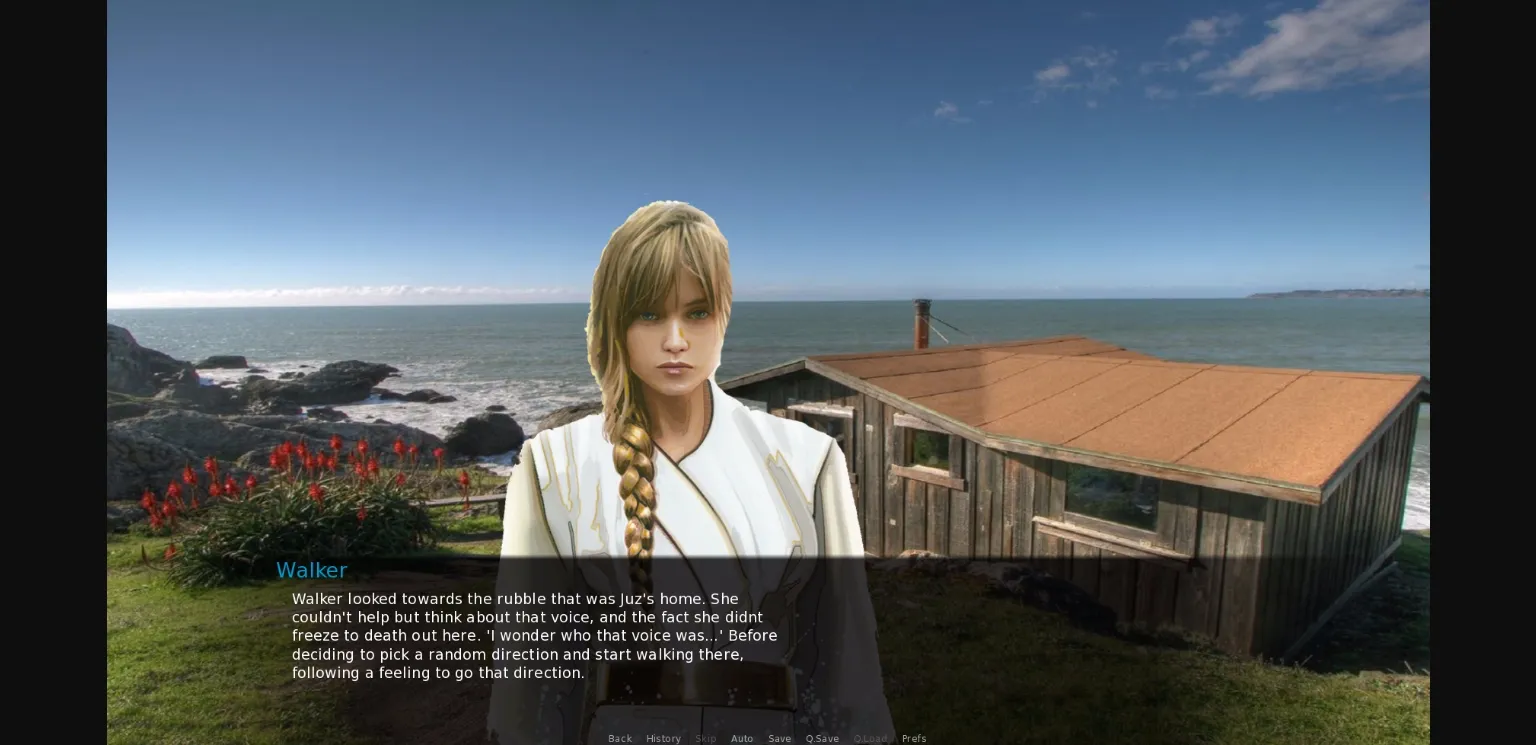
Task: Open the Prefs settings screen
Action: [x=914, y=738]
